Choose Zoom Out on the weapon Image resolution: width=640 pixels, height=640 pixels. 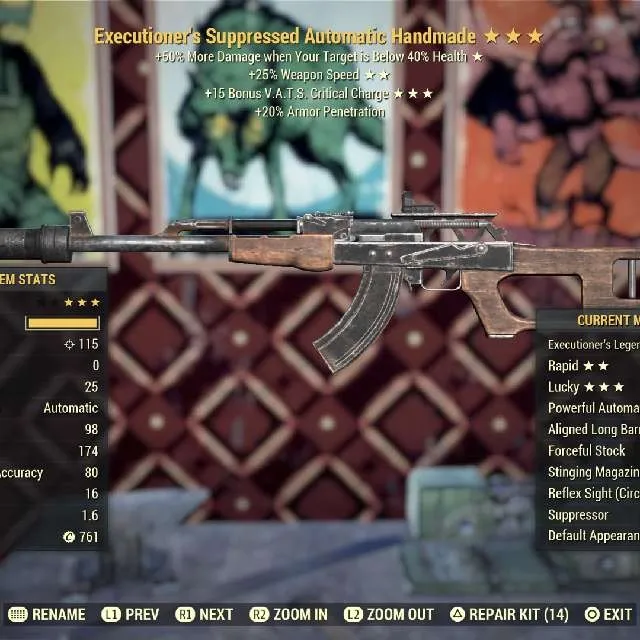(389, 614)
